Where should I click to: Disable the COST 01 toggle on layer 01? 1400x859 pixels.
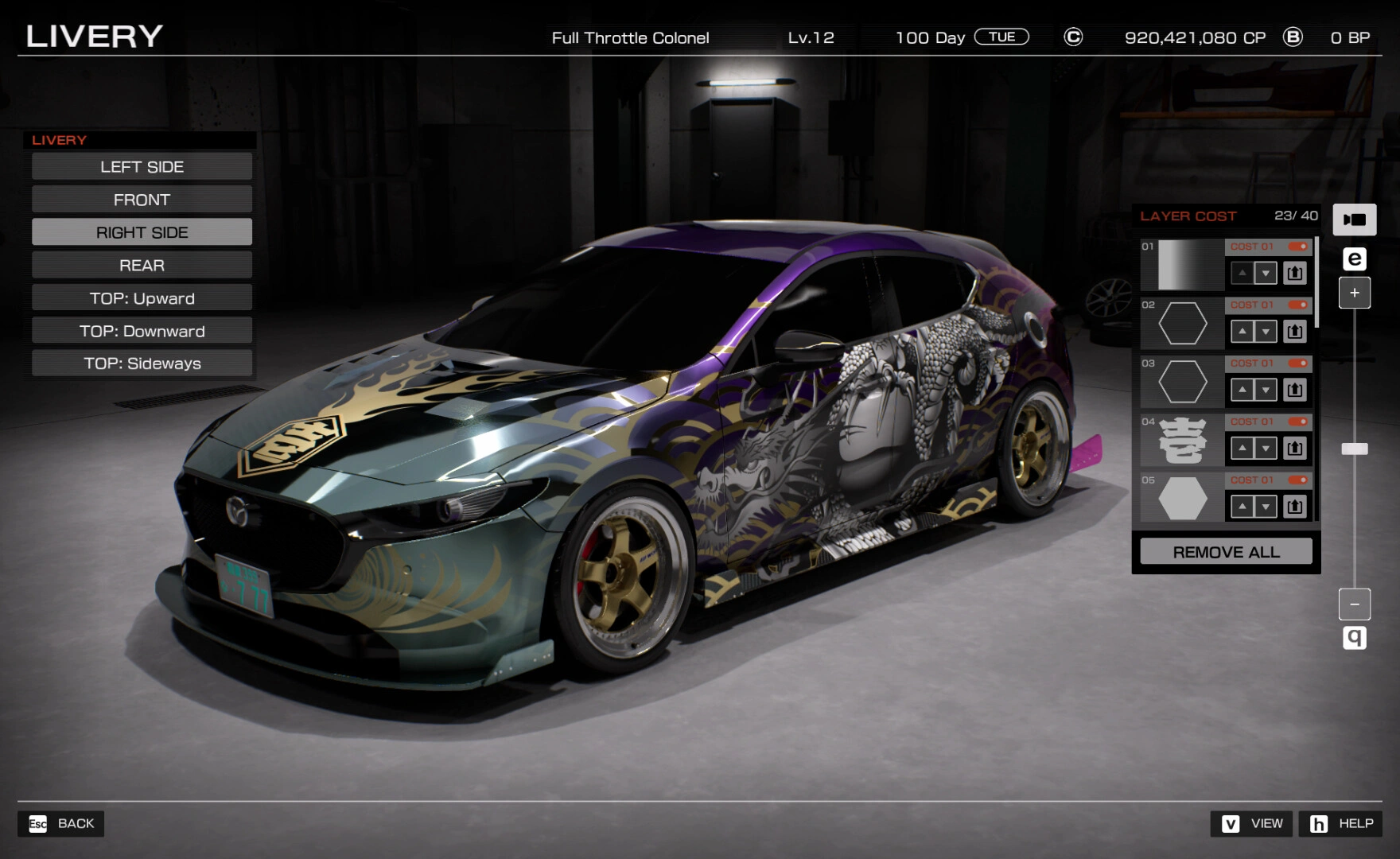tap(1298, 247)
